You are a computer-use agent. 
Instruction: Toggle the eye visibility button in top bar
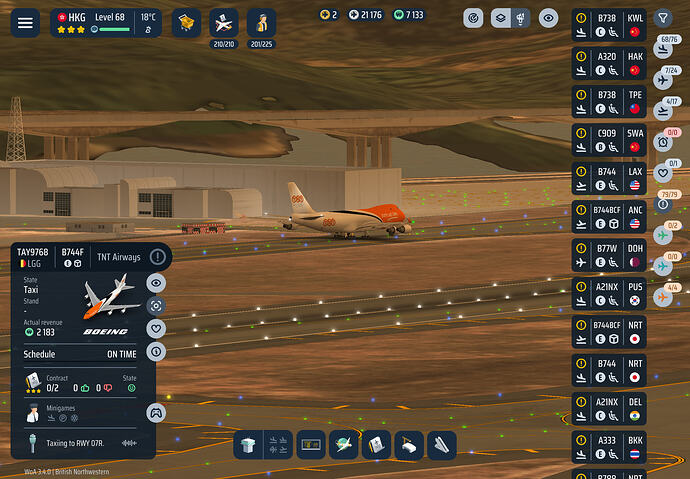(x=549, y=18)
